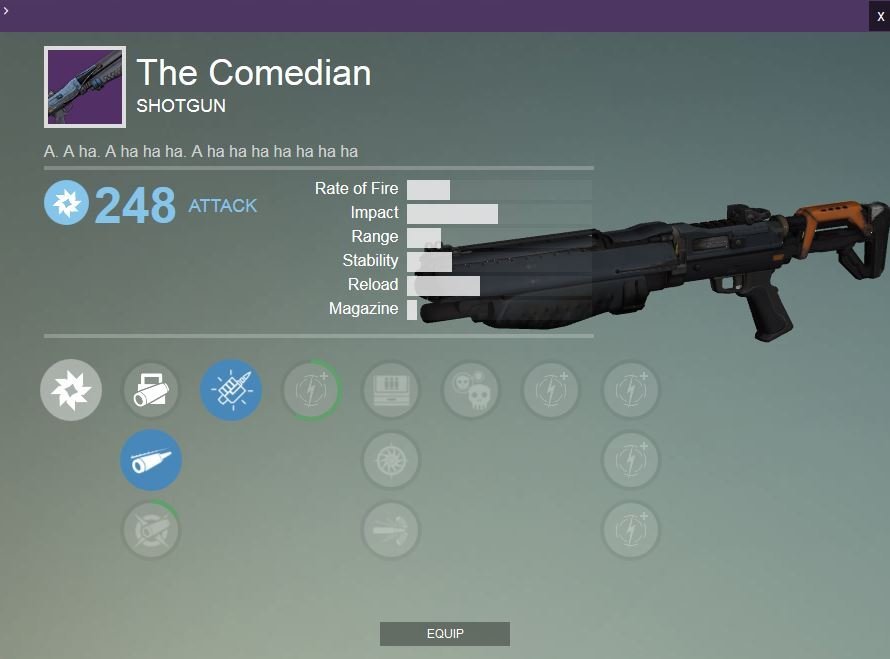Image resolution: width=890 pixels, height=659 pixels.
Task: Equip The Comedian shotgun
Action: tap(444, 634)
